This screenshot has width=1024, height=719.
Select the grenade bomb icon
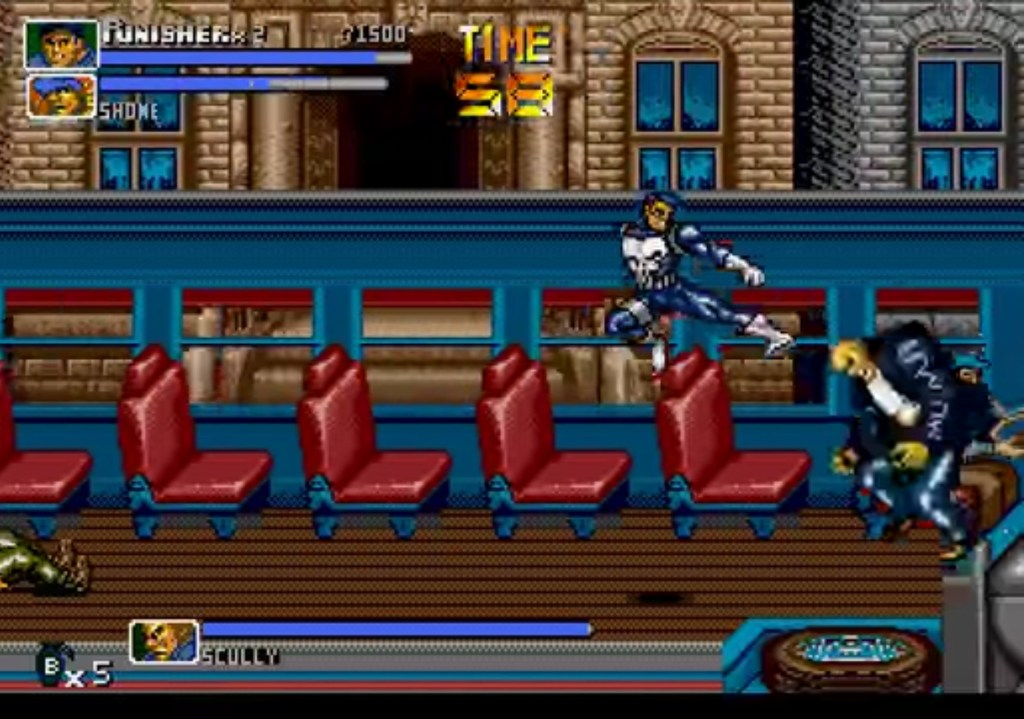[x=51, y=665]
